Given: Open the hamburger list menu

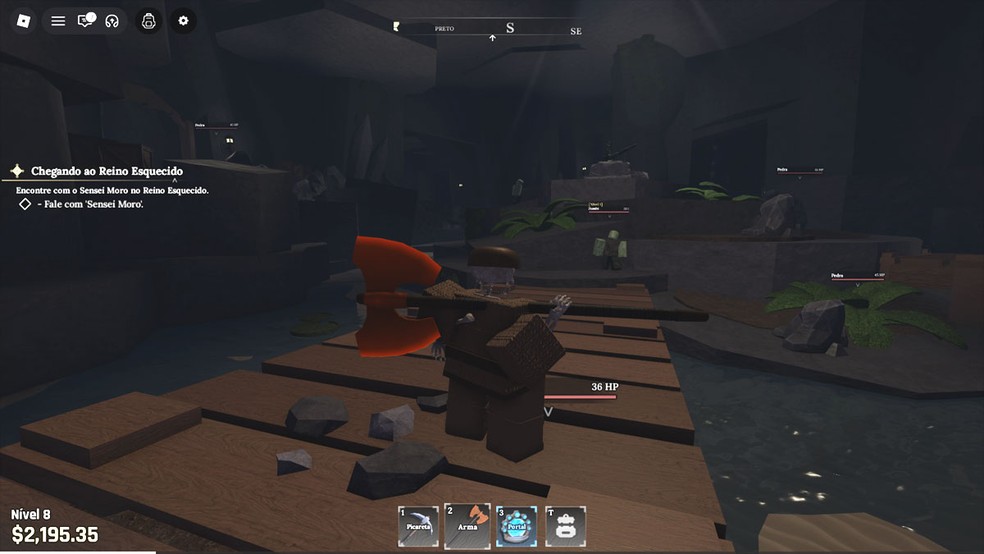Looking at the screenshot, I should (x=58, y=20).
